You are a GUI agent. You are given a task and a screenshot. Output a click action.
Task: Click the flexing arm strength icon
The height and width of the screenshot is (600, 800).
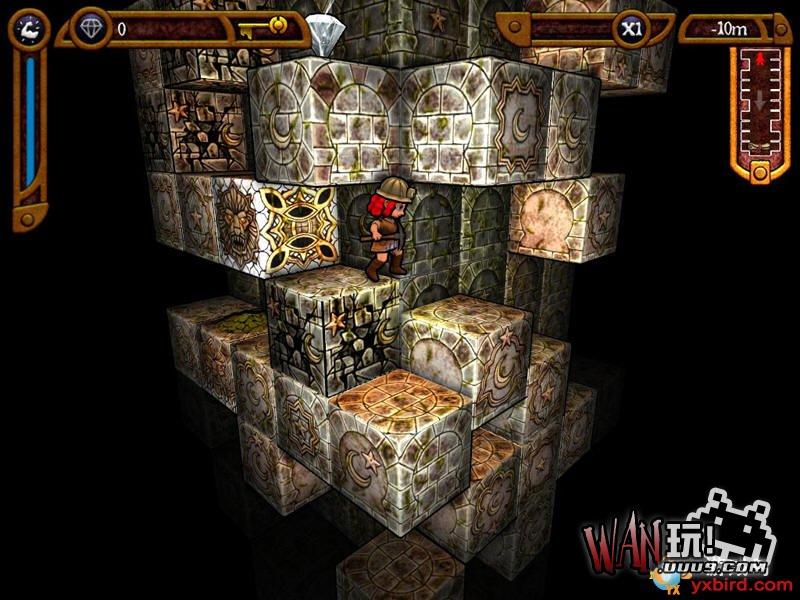click(x=28, y=30)
